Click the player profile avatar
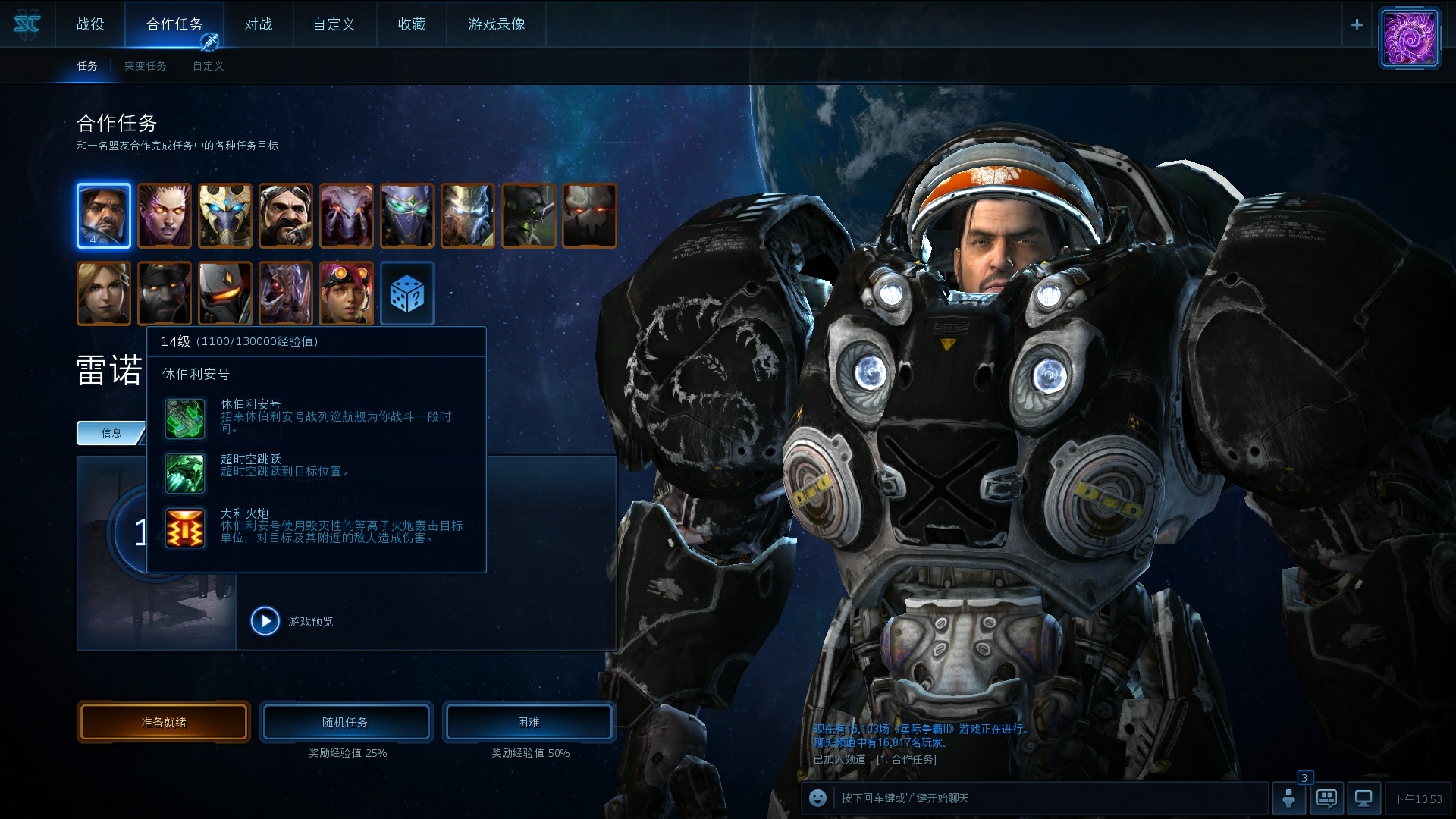 1409,38
